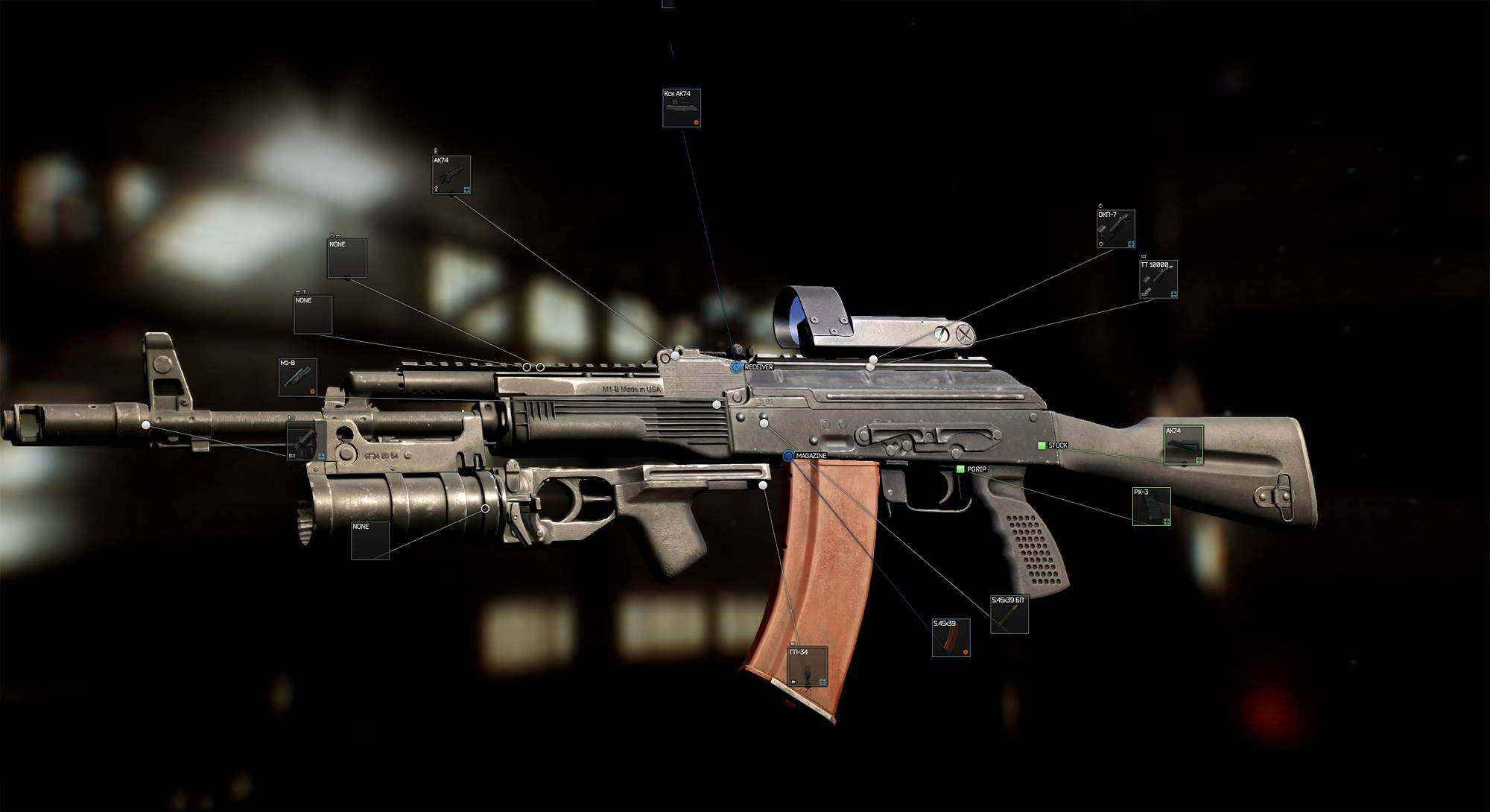Image resolution: width=1490 pixels, height=812 pixels.
Task: Select the ГП-34 grenade launcher slot
Action: (808, 667)
